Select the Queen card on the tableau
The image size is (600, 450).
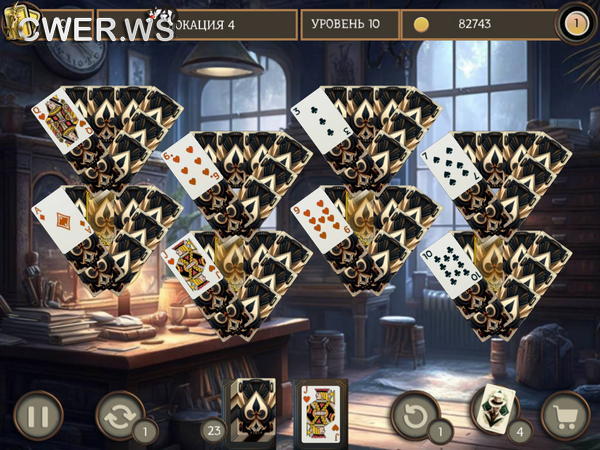[x=56, y=122]
